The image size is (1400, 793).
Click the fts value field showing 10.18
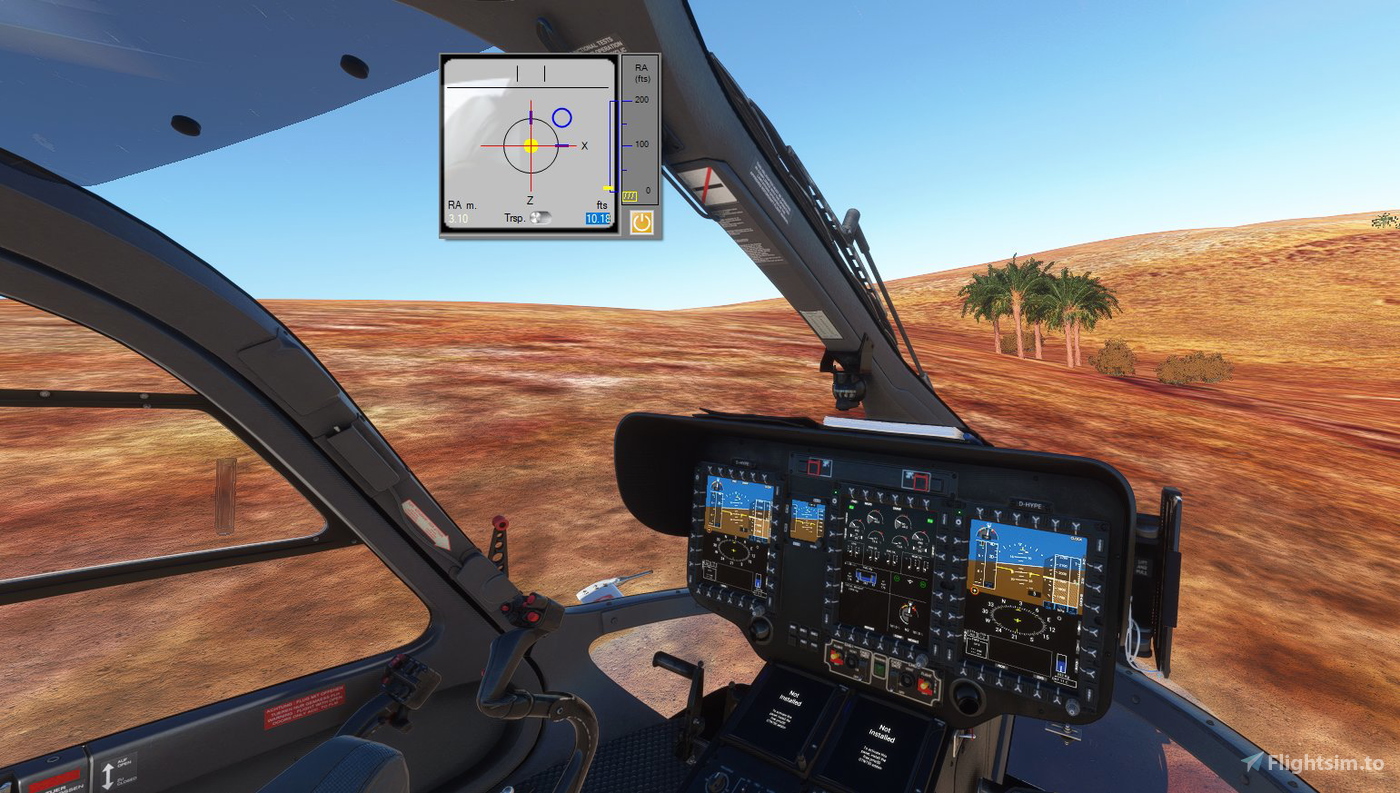point(598,217)
